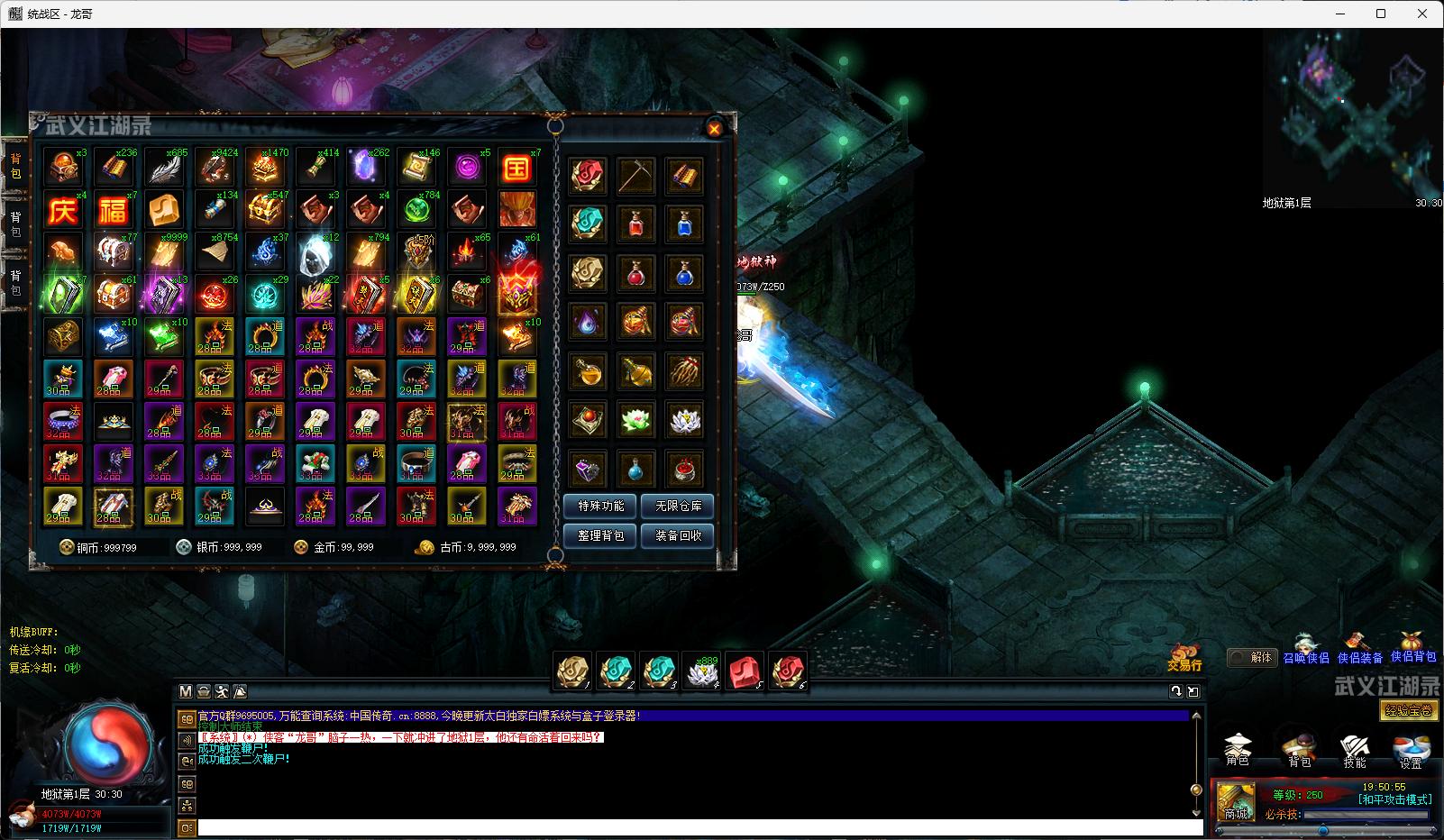Viewport: 1444px width, 840px height.
Task: Click the 召唤侠侣 summon companion button
Action: pyautogui.click(x=1305, y=652)
